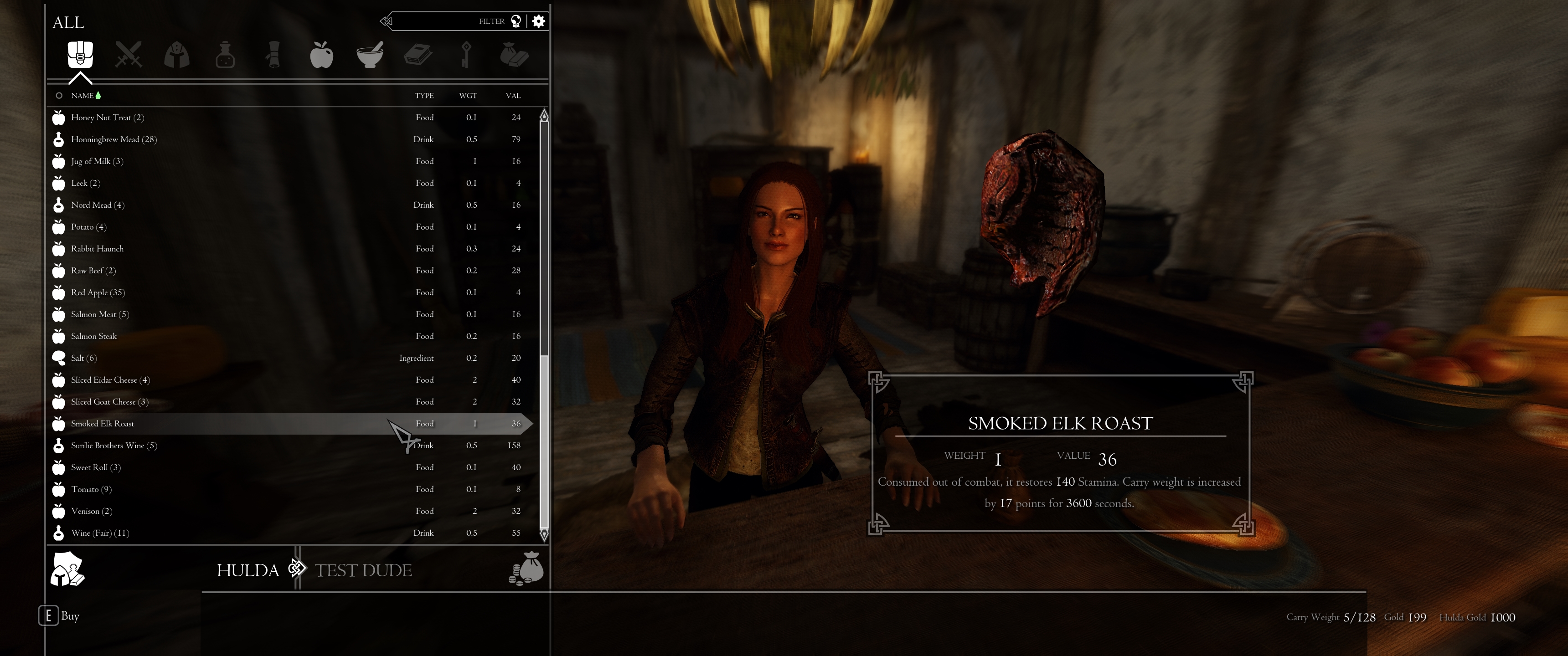Switch to Test Dude's inventory
Screen dimensions: 1568x656
[363, 570]
